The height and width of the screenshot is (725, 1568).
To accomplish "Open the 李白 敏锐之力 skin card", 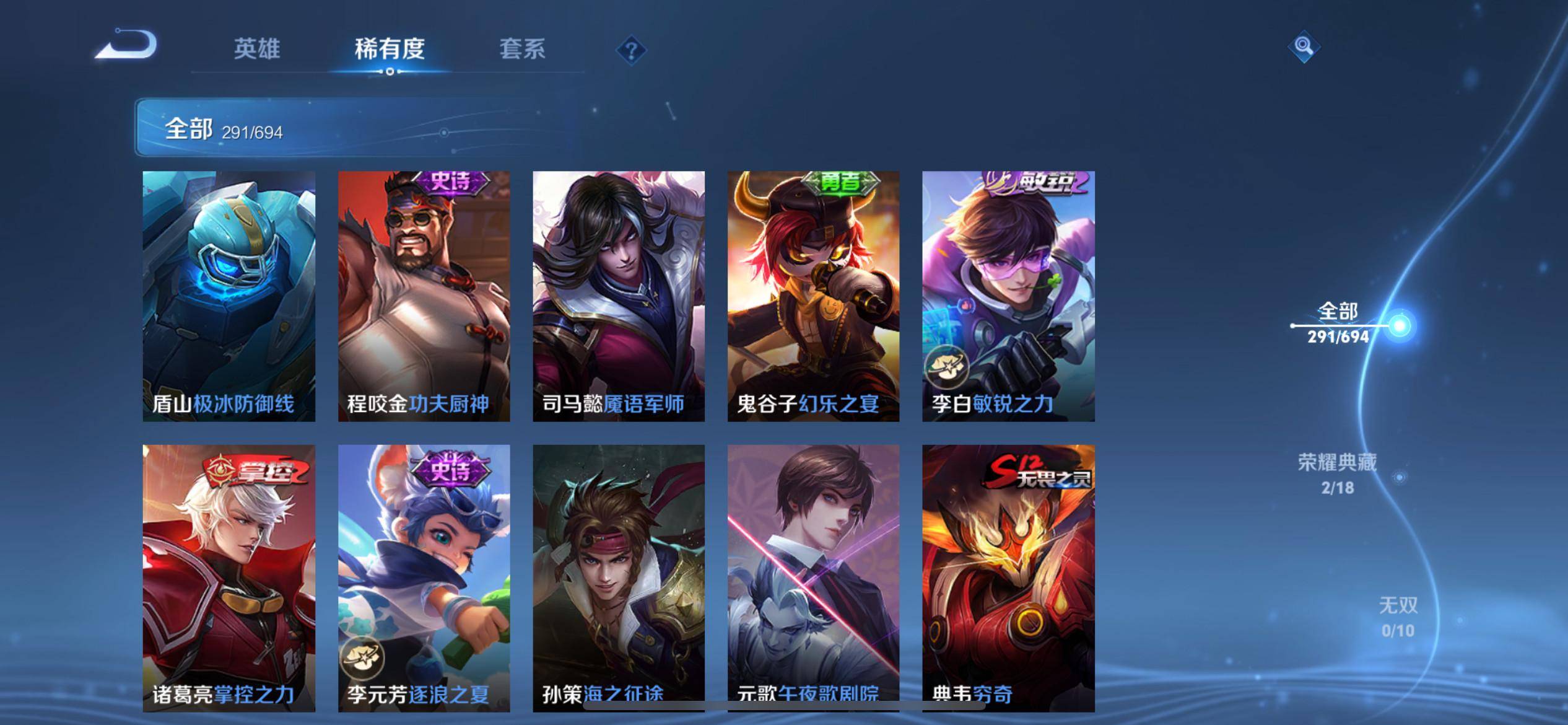I will (1008, 296).
